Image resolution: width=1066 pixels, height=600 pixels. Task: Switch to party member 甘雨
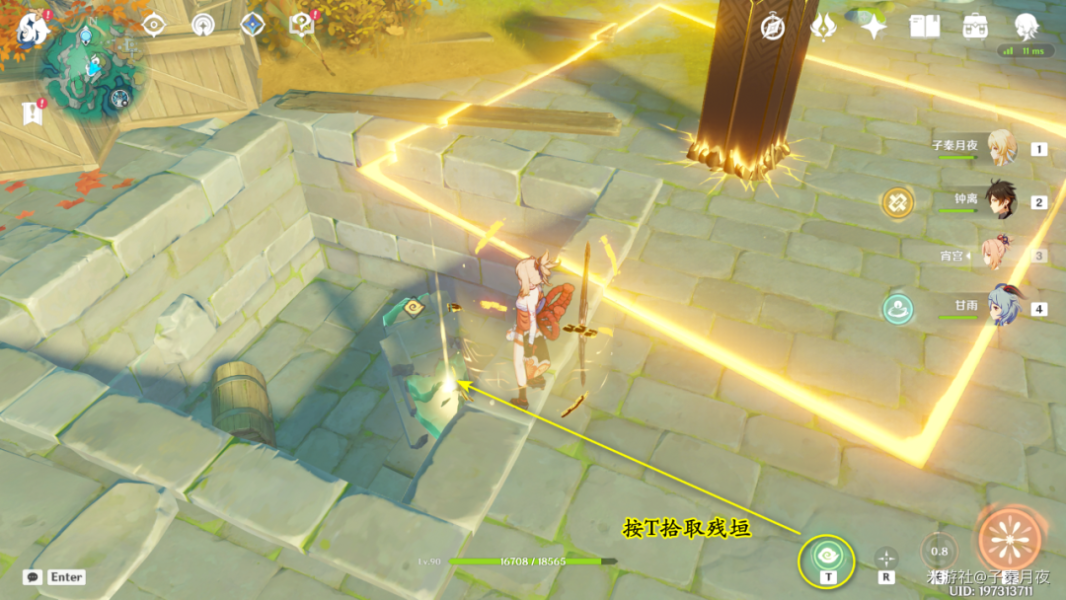coord(1001,308)
